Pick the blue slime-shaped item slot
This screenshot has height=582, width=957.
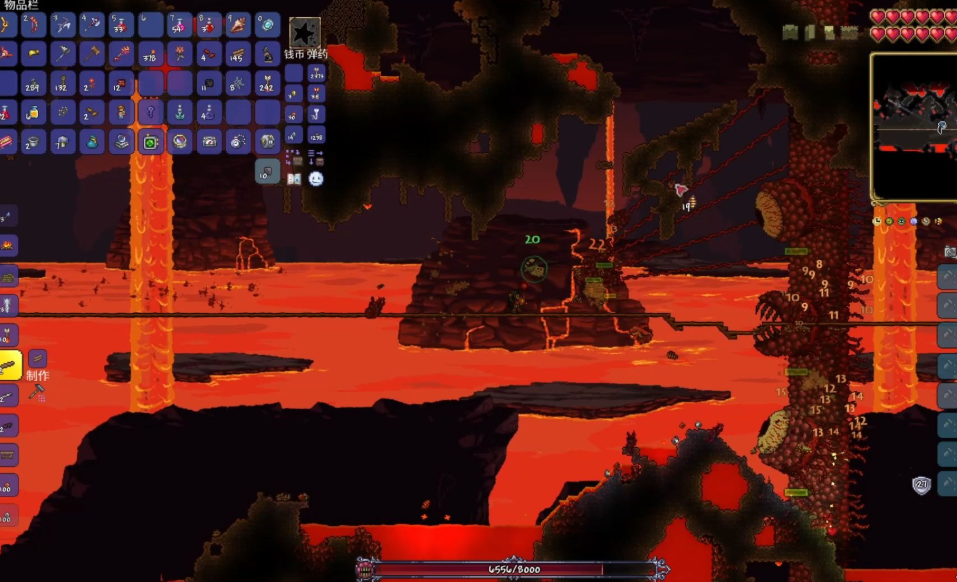tap(92, 142)
